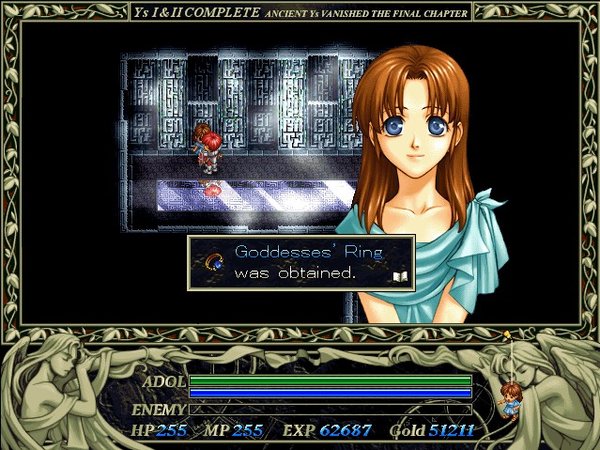Dismiss the "Goddesses' Ring was obtained" message
The height and width of the screenshot is (450, 600).
pyautogui.click(x=300, y=262)
